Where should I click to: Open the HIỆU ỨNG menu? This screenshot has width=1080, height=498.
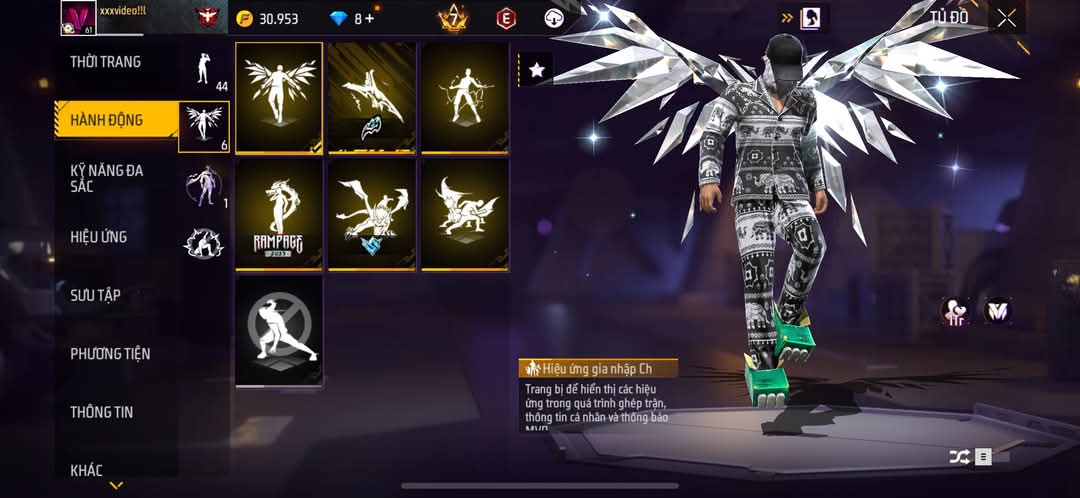click(98, 237)
